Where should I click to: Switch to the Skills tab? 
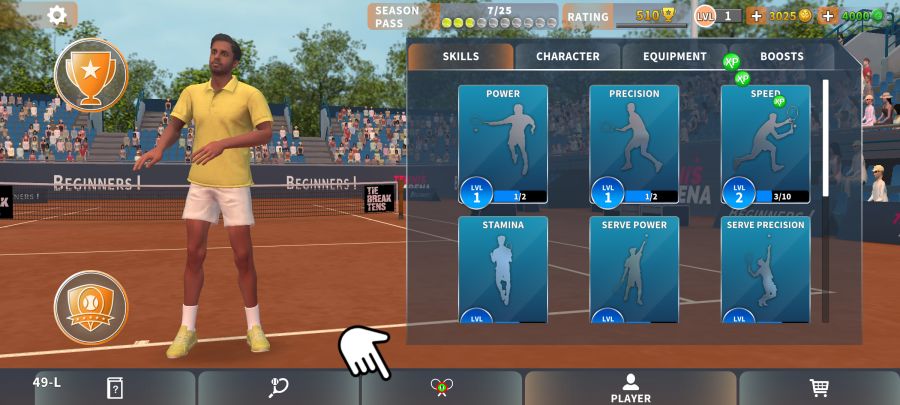pos(461,57)
